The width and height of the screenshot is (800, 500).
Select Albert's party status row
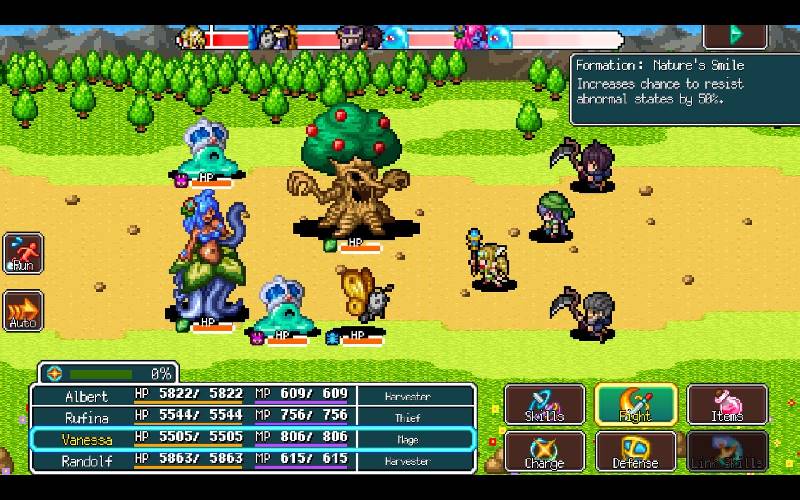252,396
